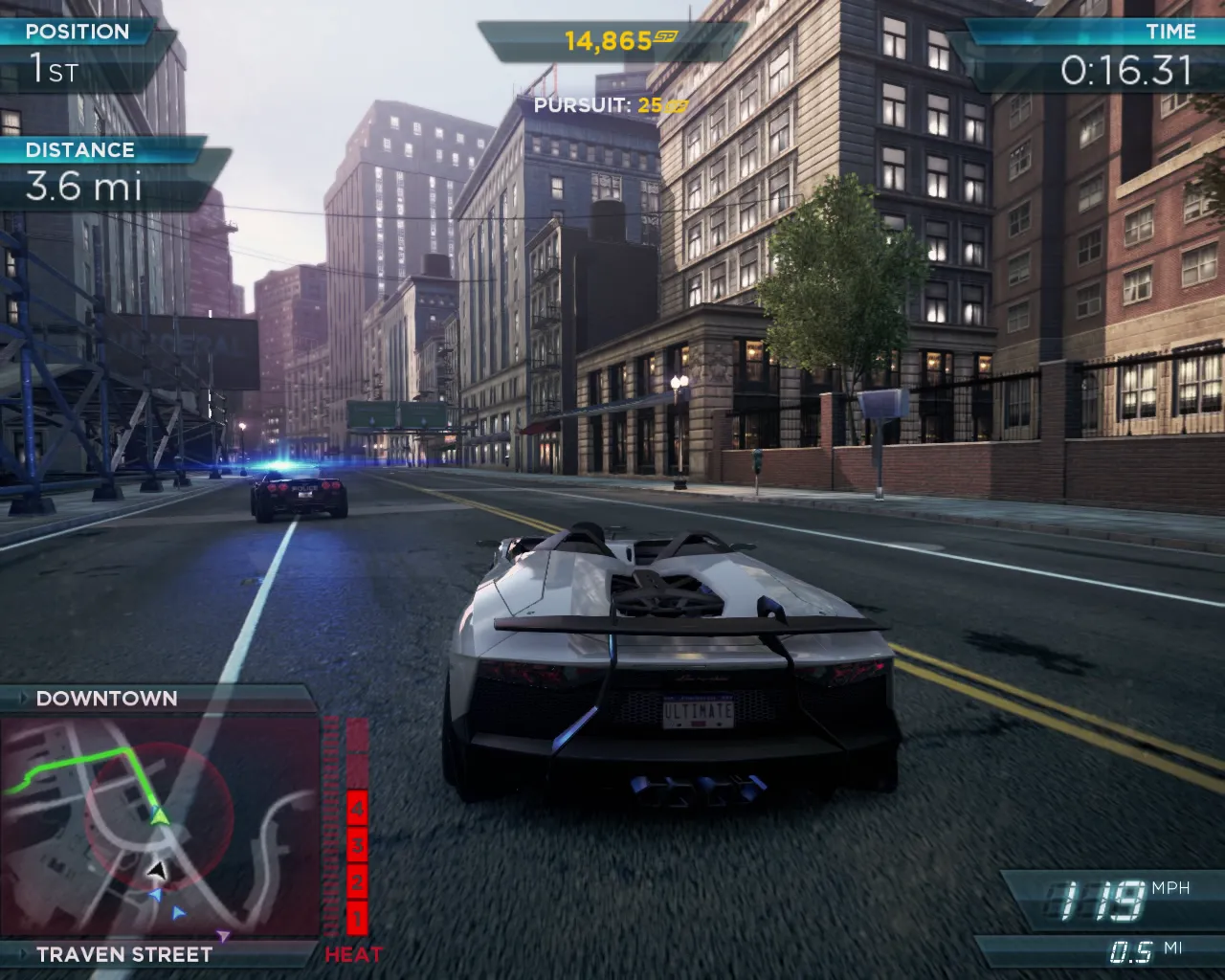
Task: Open the Downtown minimap
Action: coord(160,827)
